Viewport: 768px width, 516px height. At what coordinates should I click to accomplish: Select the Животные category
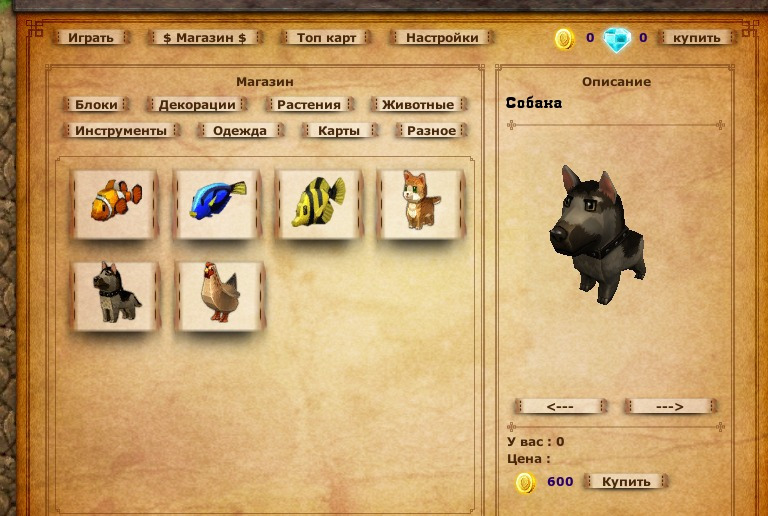click(418, 104)
